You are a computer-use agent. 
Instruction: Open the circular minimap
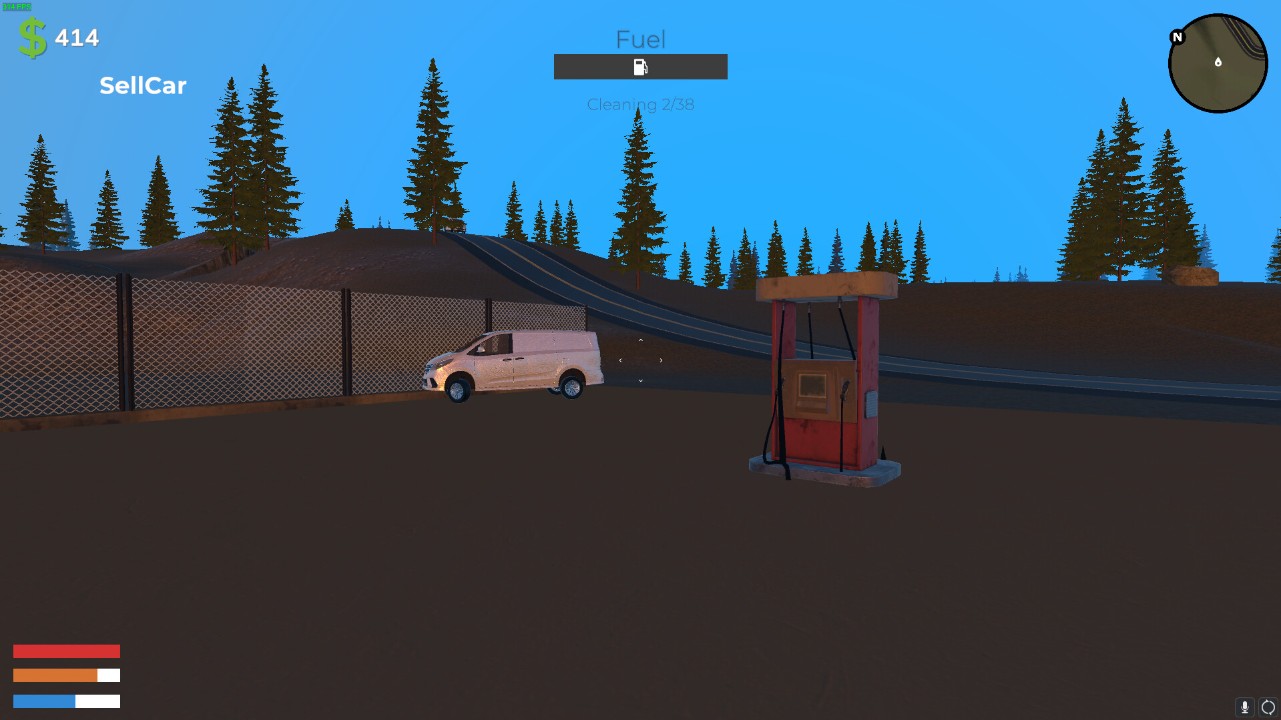[x=1218, y=63]
